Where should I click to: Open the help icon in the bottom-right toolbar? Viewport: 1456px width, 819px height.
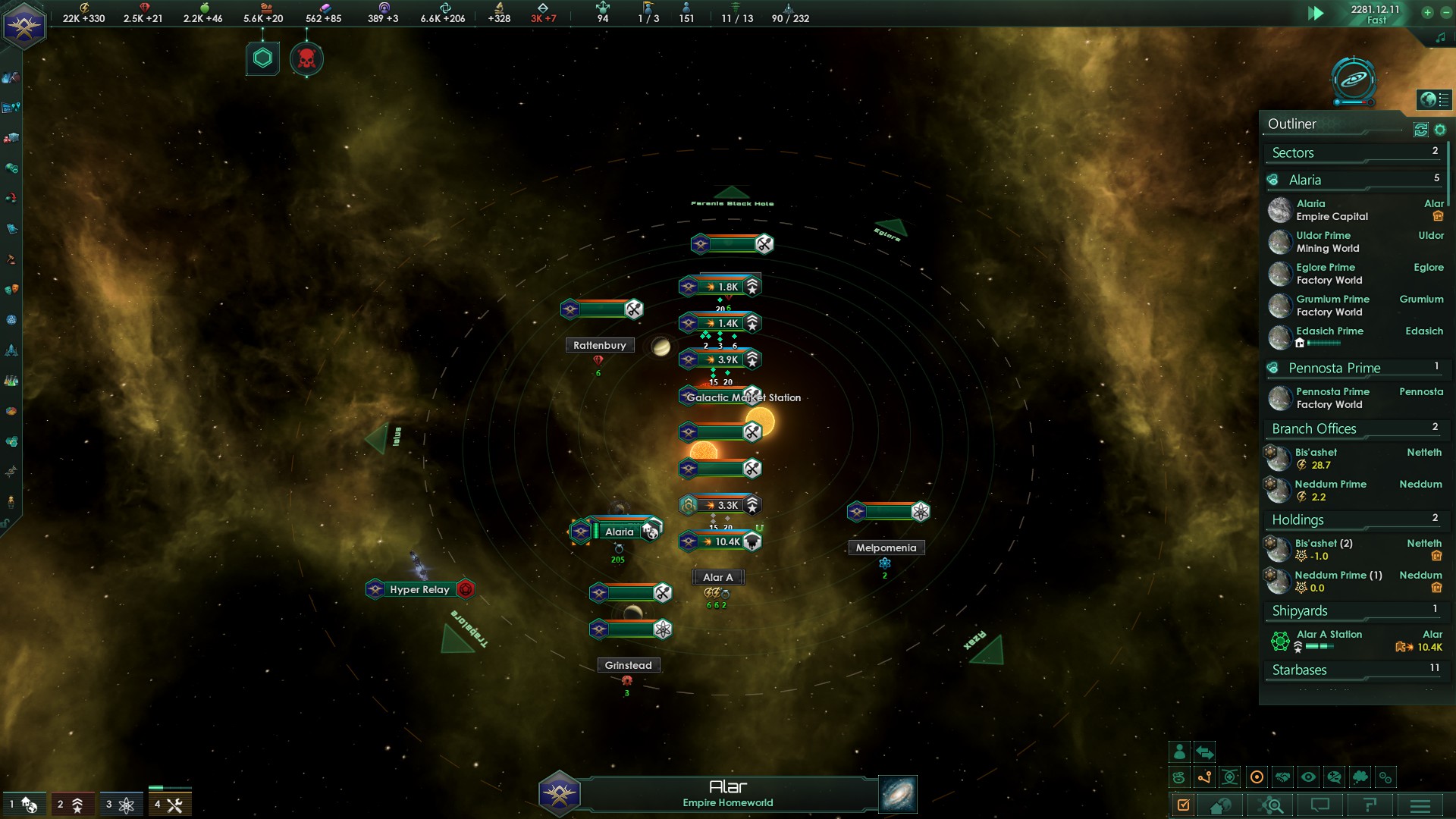click(1370, 806)
